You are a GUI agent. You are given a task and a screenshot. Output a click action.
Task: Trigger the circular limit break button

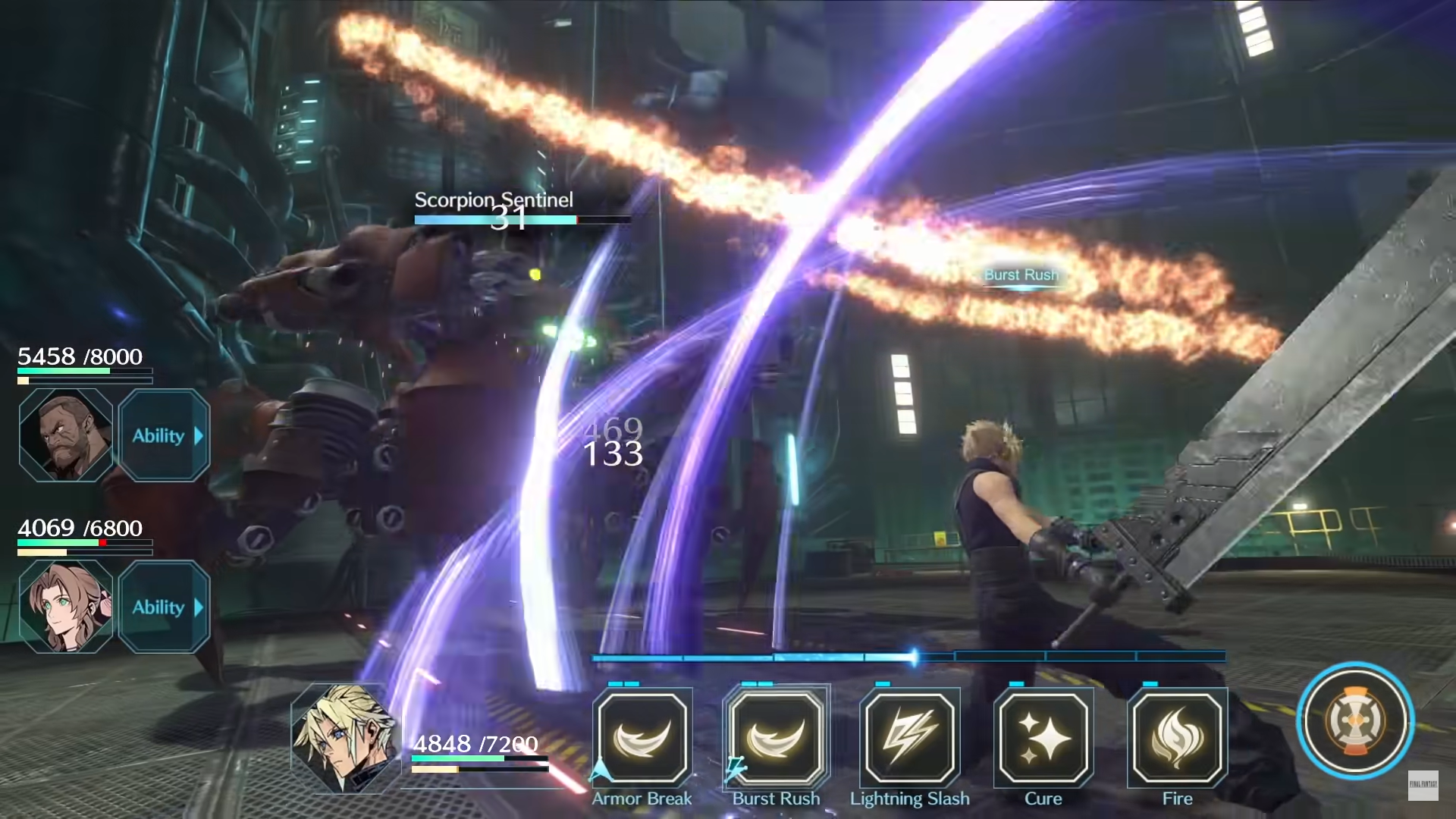[1355, 720]
